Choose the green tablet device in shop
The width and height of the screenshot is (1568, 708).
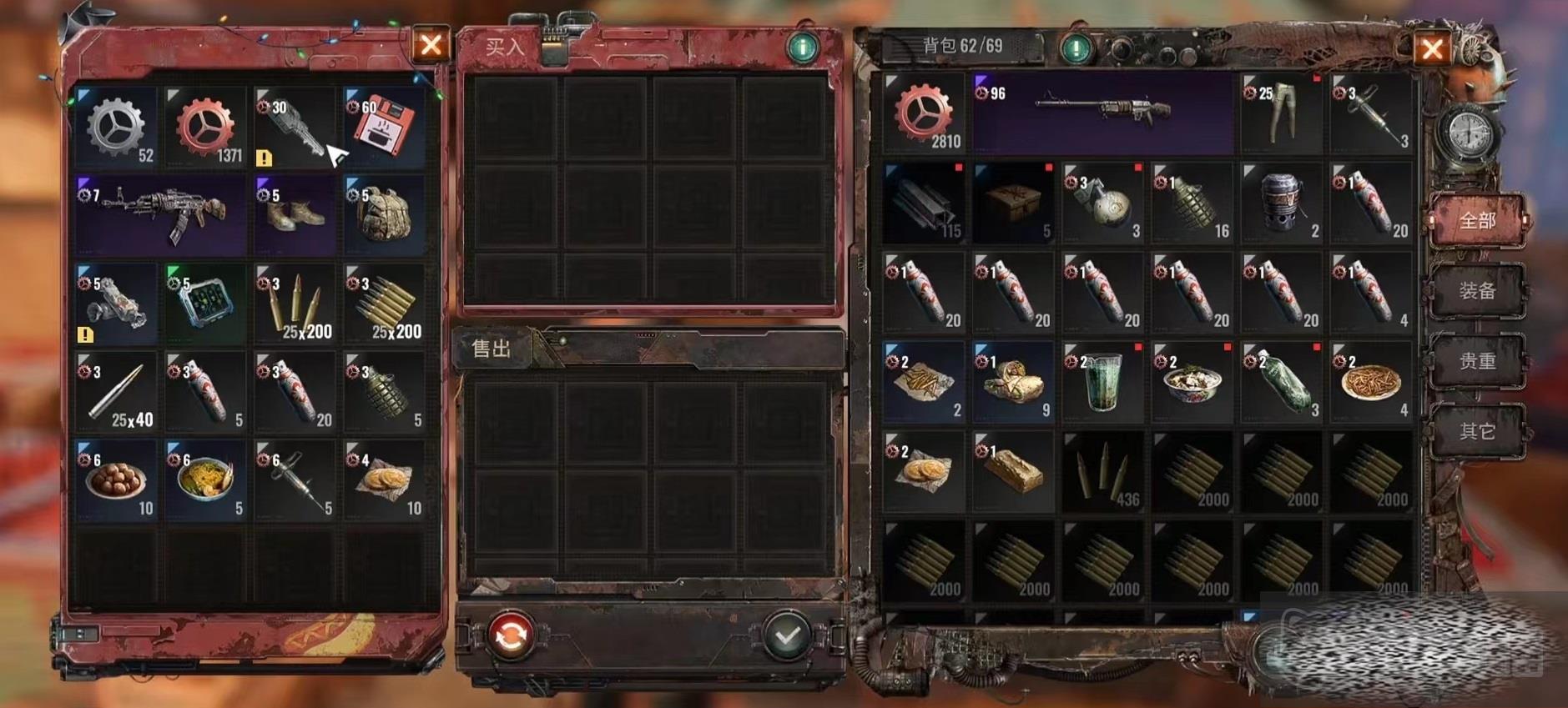tap(205, 303)
